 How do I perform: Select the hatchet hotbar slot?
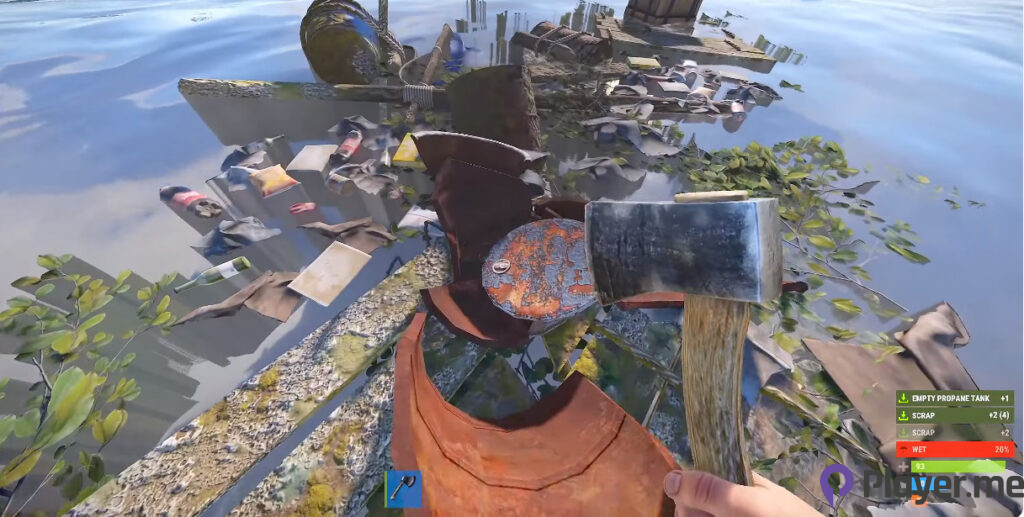tap(403, 489)
